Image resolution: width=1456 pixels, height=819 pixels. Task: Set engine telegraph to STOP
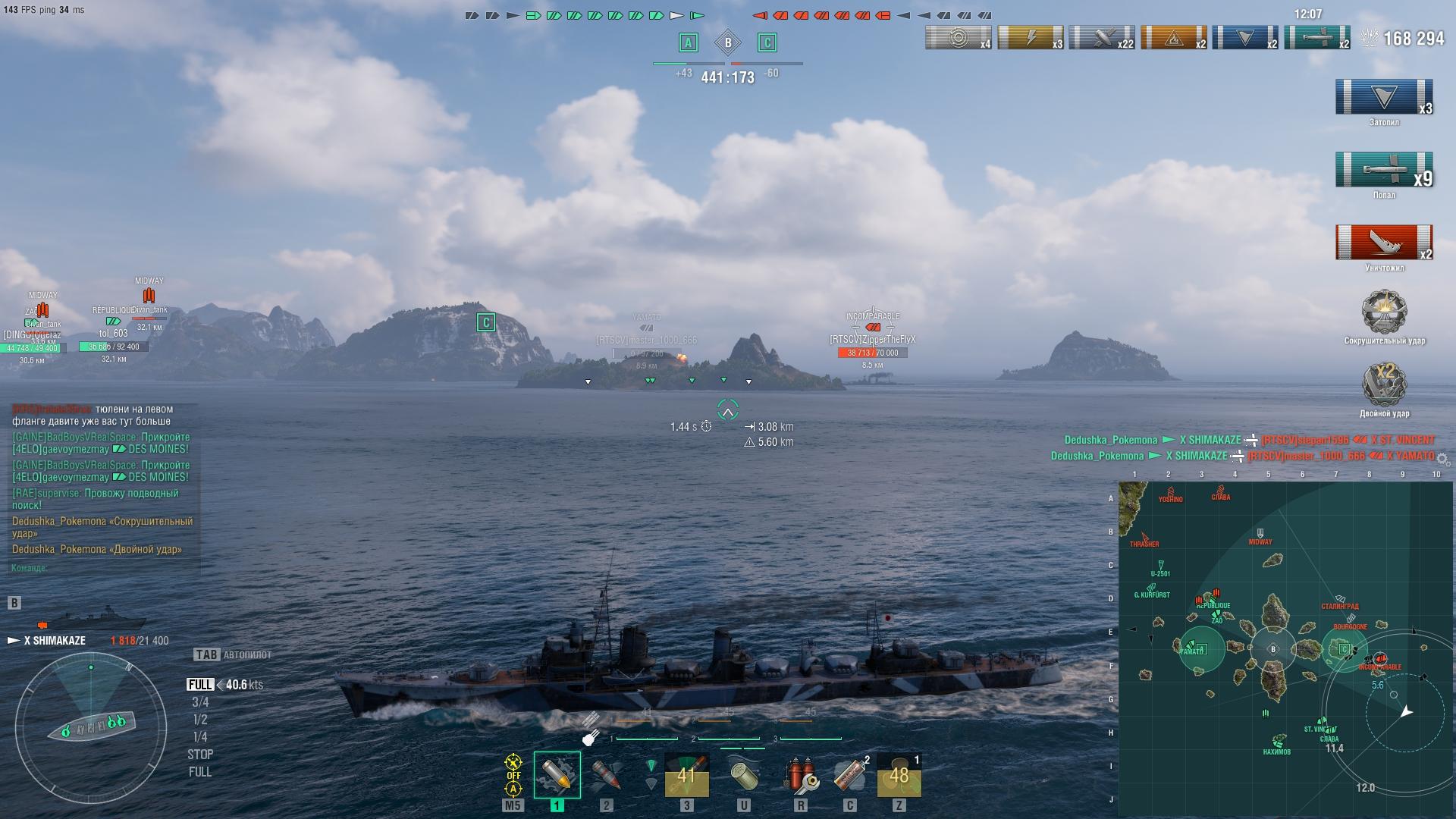click(200, 755)
